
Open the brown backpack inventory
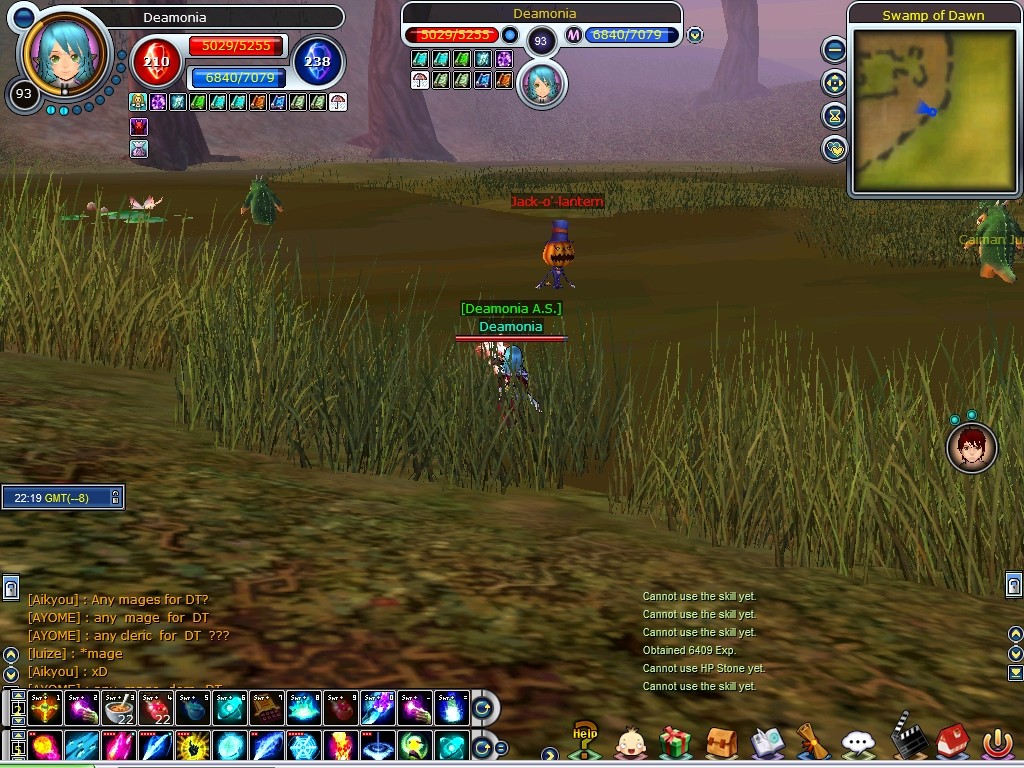pos(721,743)
